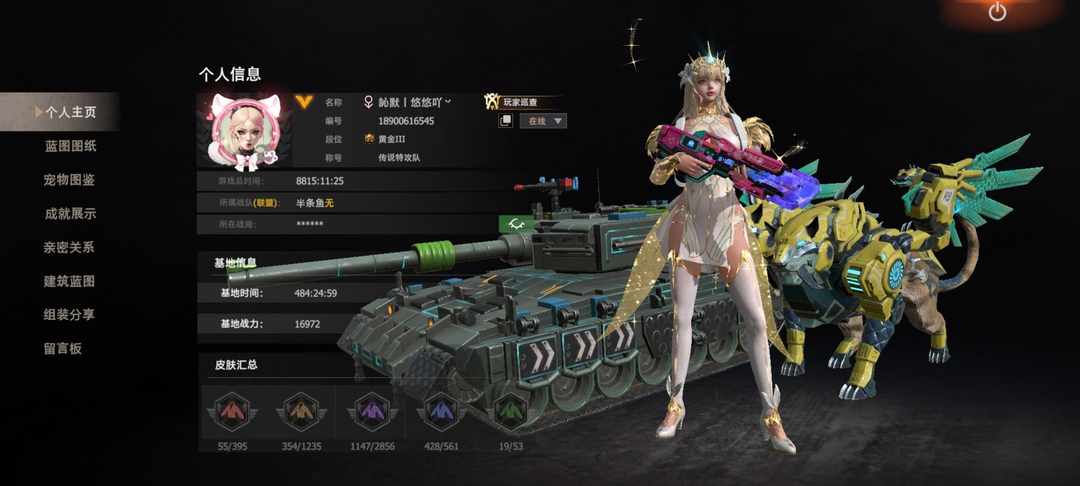Show the 成就展示 achievements tab
1080x486 pixels.
(70, 213)
